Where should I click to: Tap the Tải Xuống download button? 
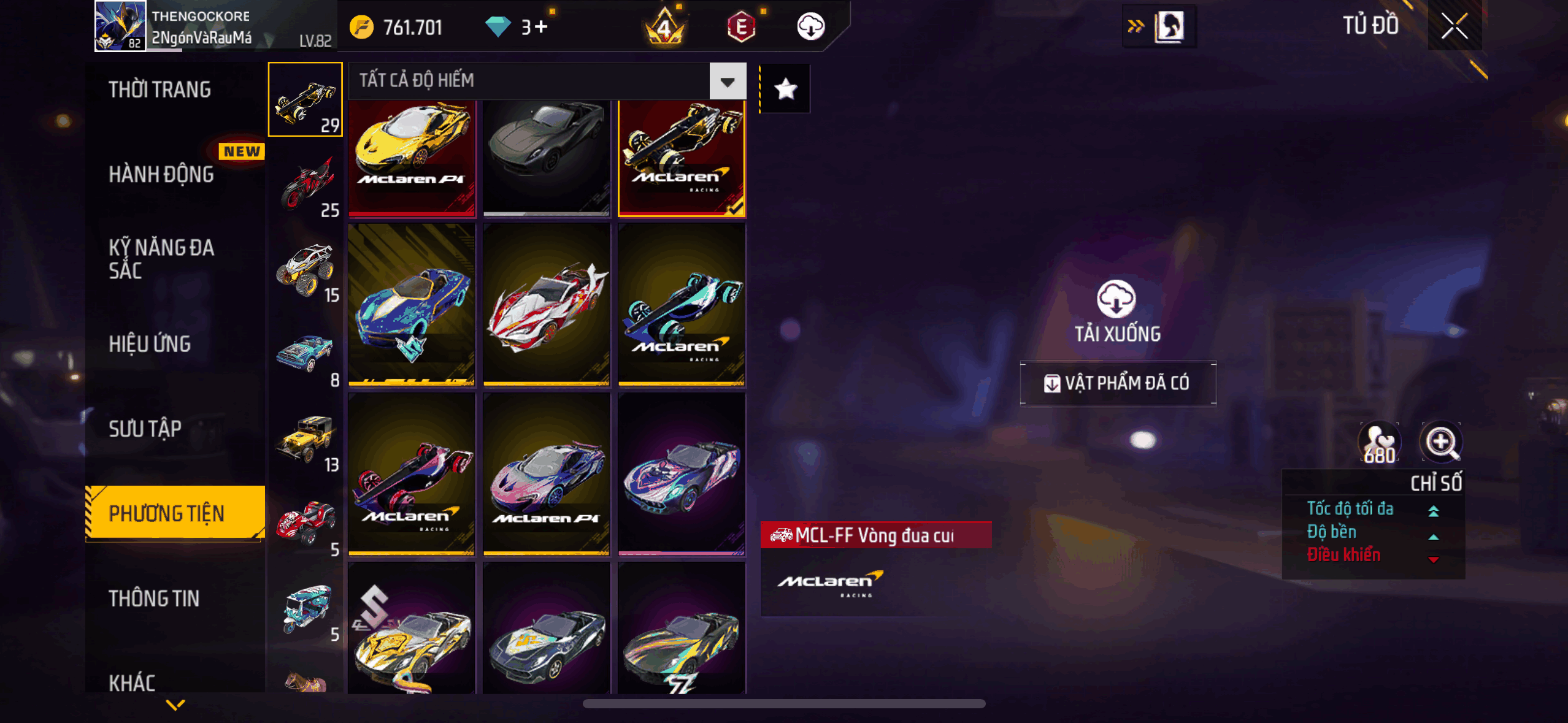coord(1116,311)
